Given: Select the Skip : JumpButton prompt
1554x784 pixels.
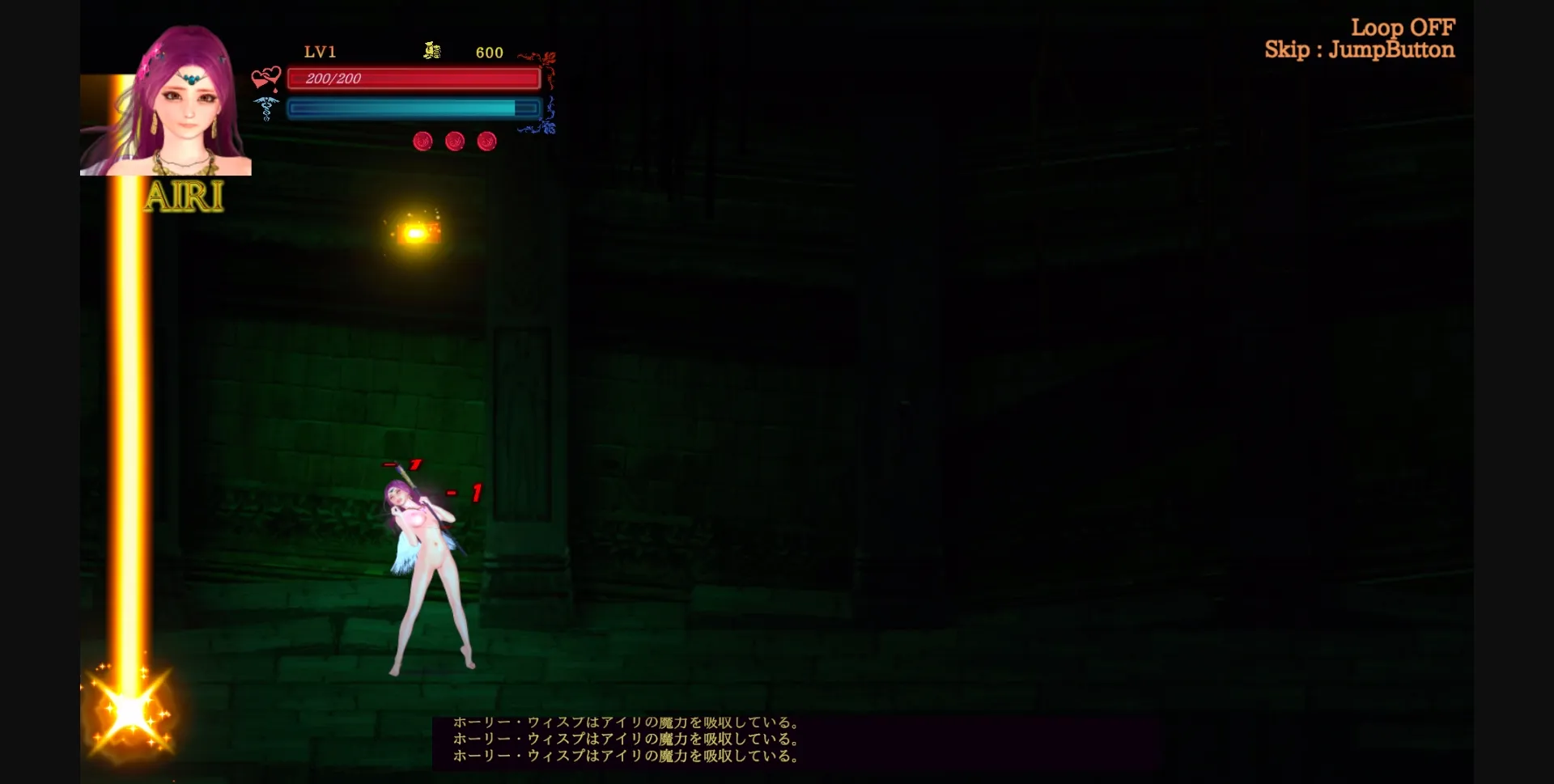Looking at the screenshot, I should 1360,49.
